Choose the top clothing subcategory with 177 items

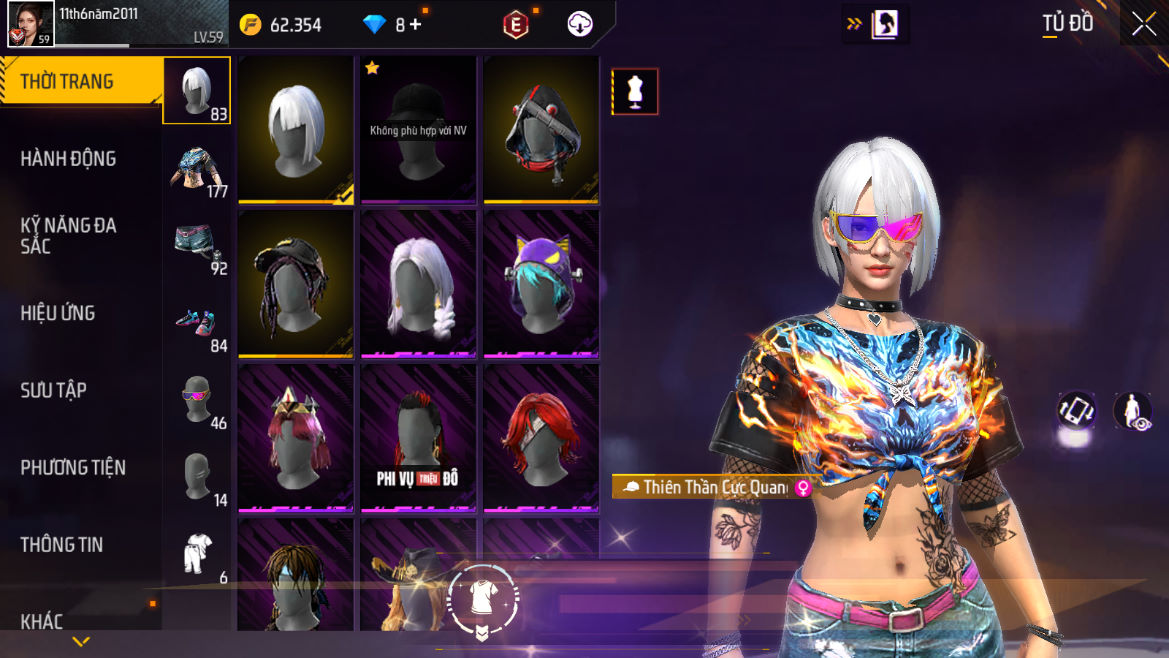pos(196,167)
